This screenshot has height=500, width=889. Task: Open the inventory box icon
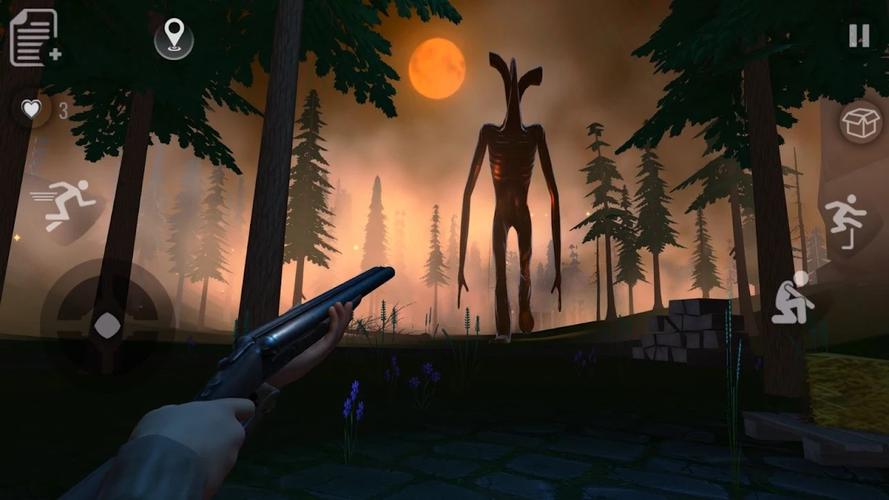point(860,124)
